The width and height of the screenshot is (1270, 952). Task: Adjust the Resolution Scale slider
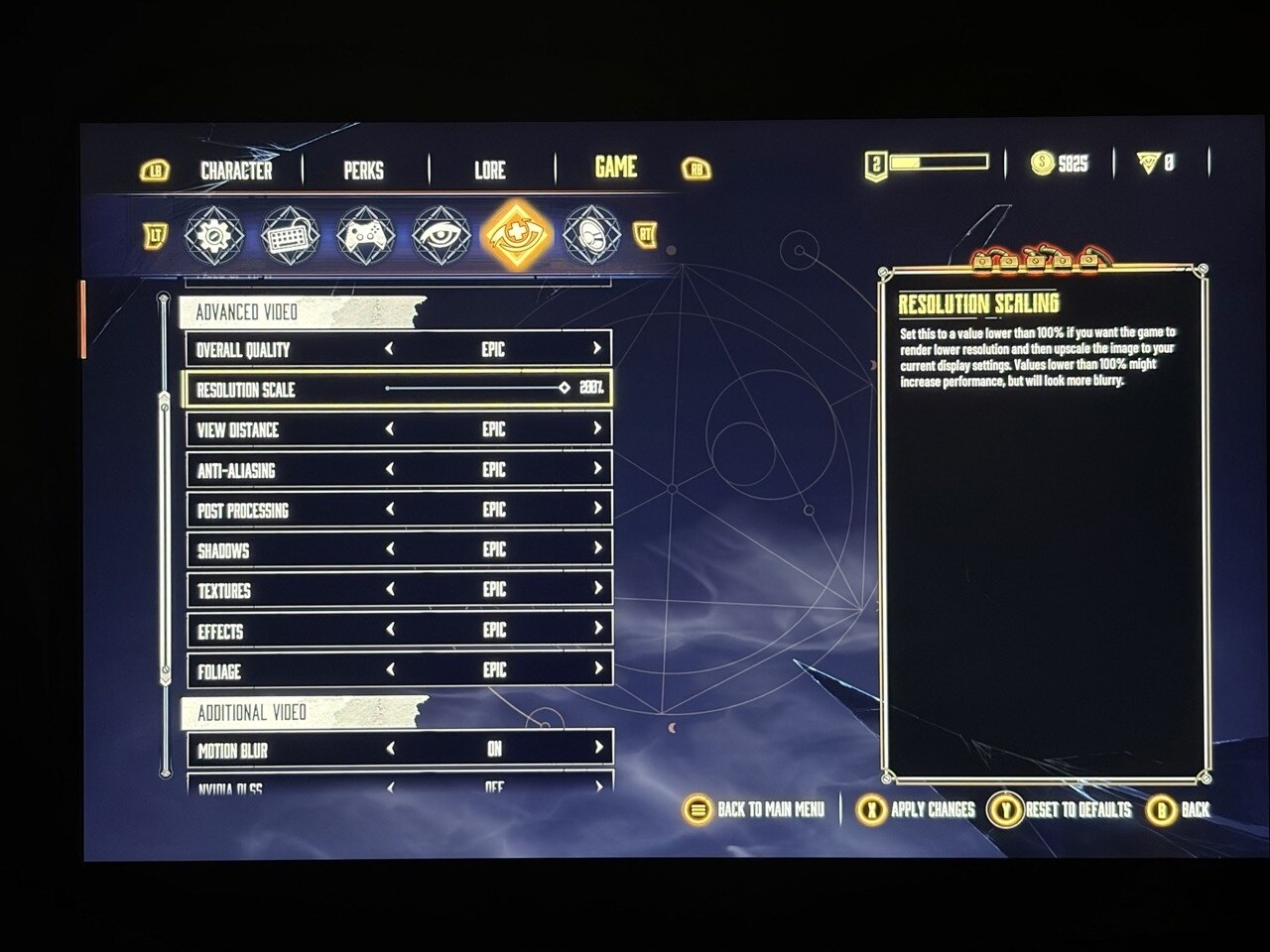(x=564, y=389)
